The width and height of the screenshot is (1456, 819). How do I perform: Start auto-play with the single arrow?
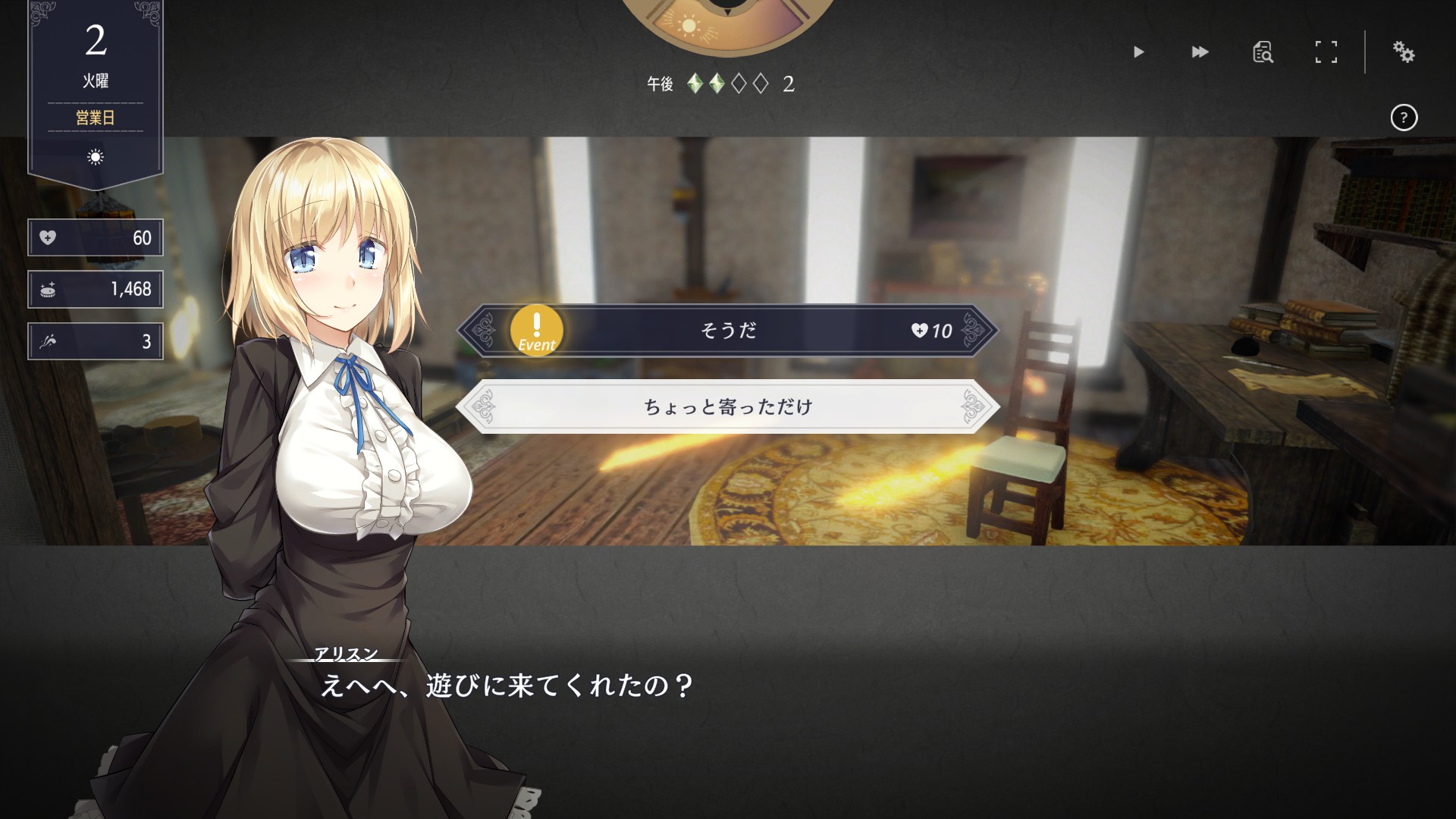(1138, 52)
